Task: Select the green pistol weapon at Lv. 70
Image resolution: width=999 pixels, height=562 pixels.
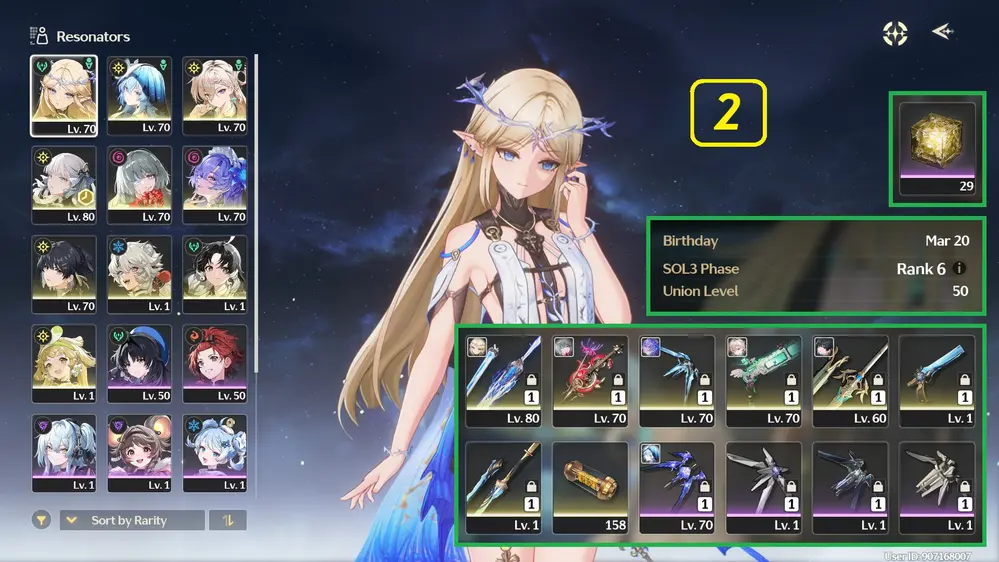Action: tap(764, 379)
